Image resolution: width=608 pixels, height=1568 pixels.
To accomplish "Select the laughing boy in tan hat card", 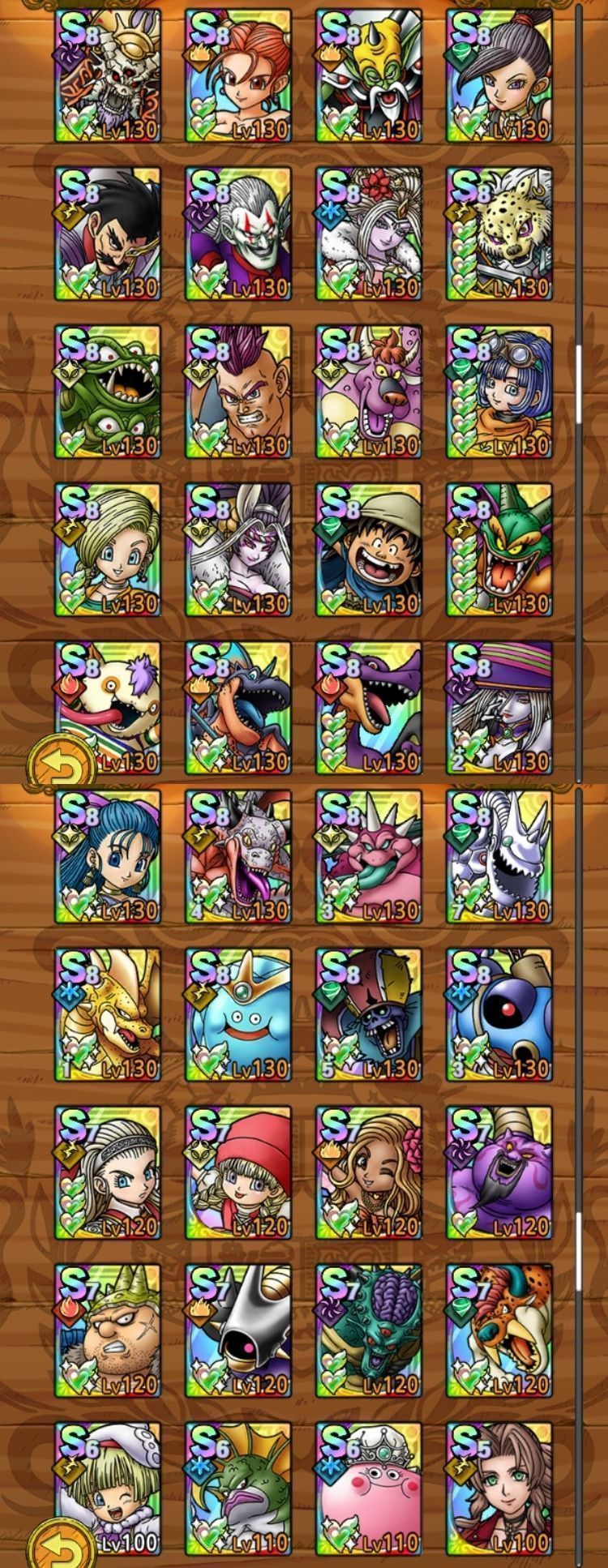I will coord(369,550).
